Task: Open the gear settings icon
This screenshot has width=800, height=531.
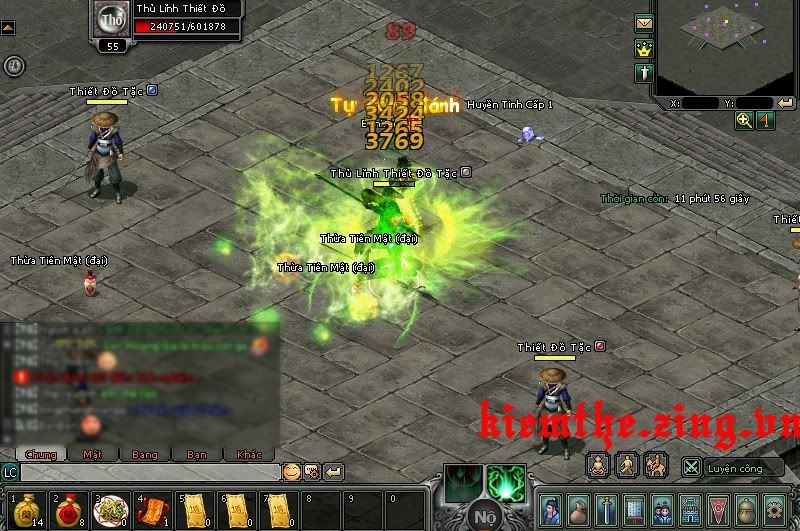Action: (773, 508)
